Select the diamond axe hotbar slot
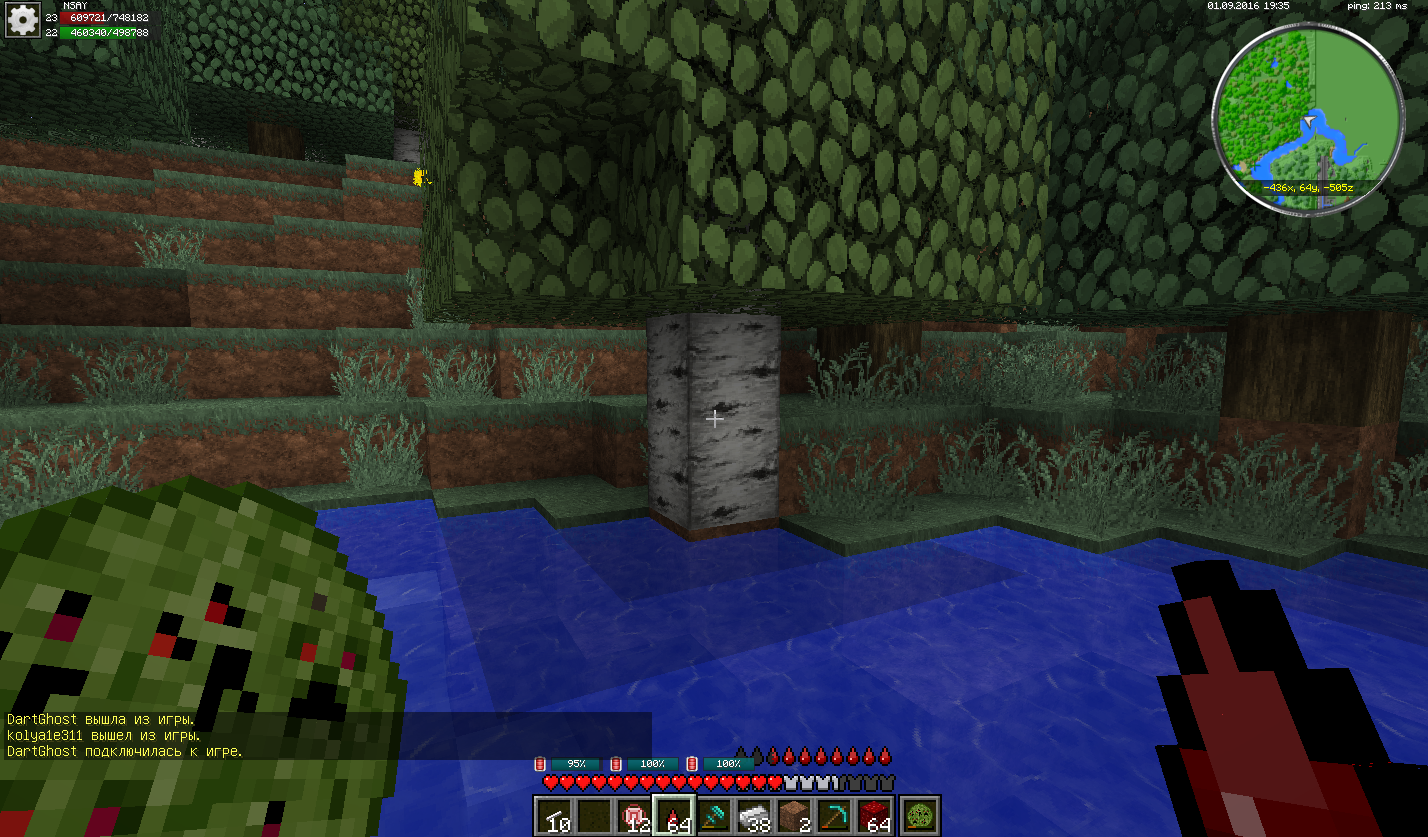 pos(714,816)
